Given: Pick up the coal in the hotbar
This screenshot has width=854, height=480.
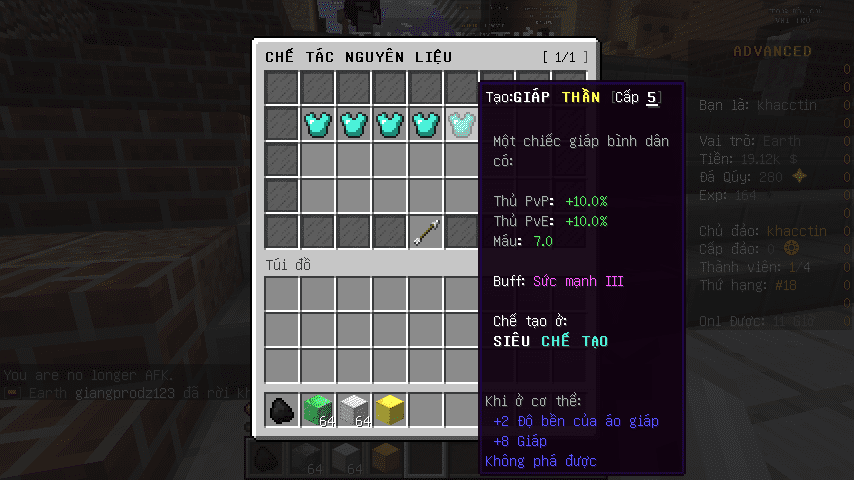Looking at the screenshot, I should pyautogui.click(x=282, y=409).
